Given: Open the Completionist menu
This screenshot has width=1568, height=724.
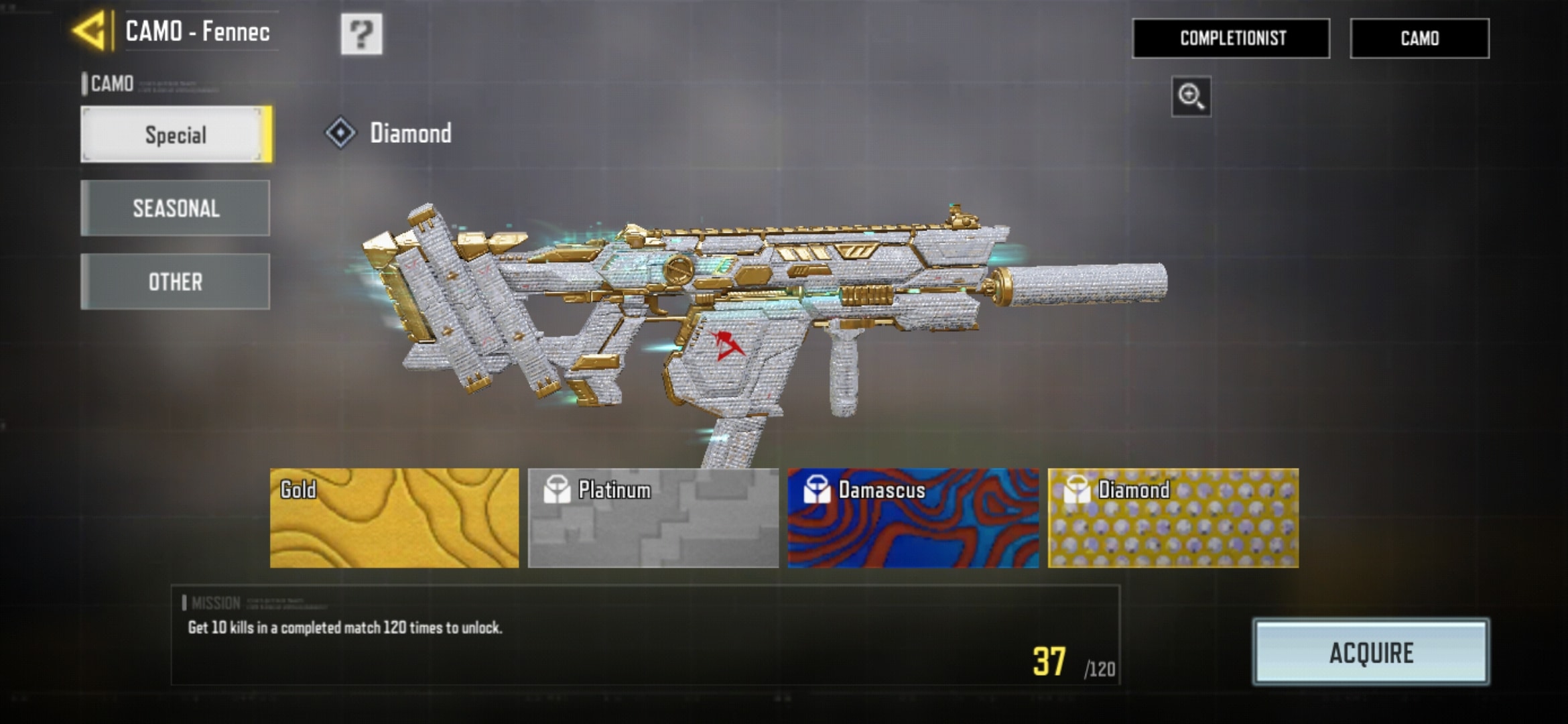Looking at the screenshot, I should pyautogui.click(x=1231, y=38).
